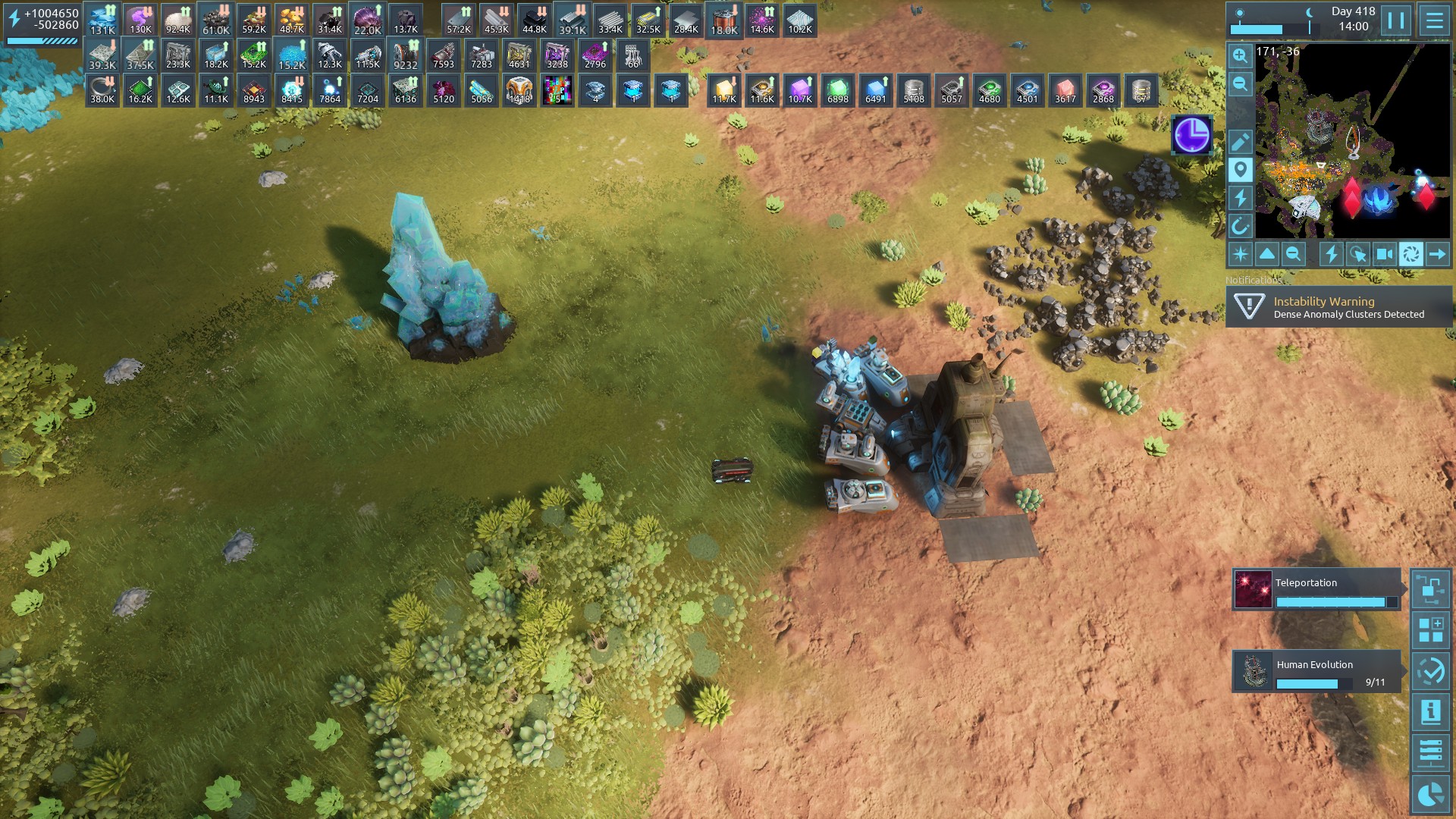Open the checkmark goals button
The image size is (1456, 819).
[x=1431, y=671]
